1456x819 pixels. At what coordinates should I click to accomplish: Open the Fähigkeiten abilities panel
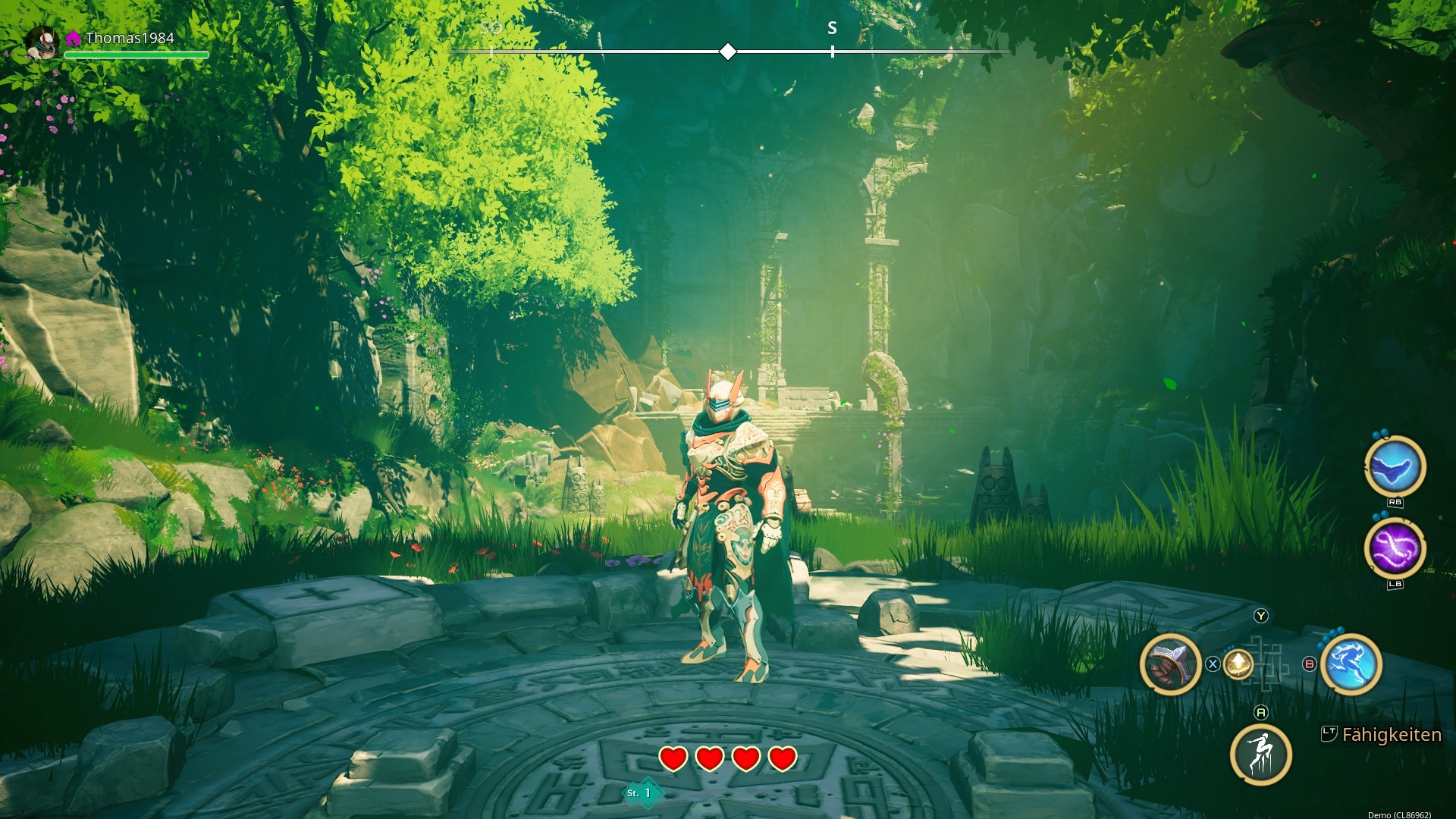pyautogui.click(x=1382, y=734)
